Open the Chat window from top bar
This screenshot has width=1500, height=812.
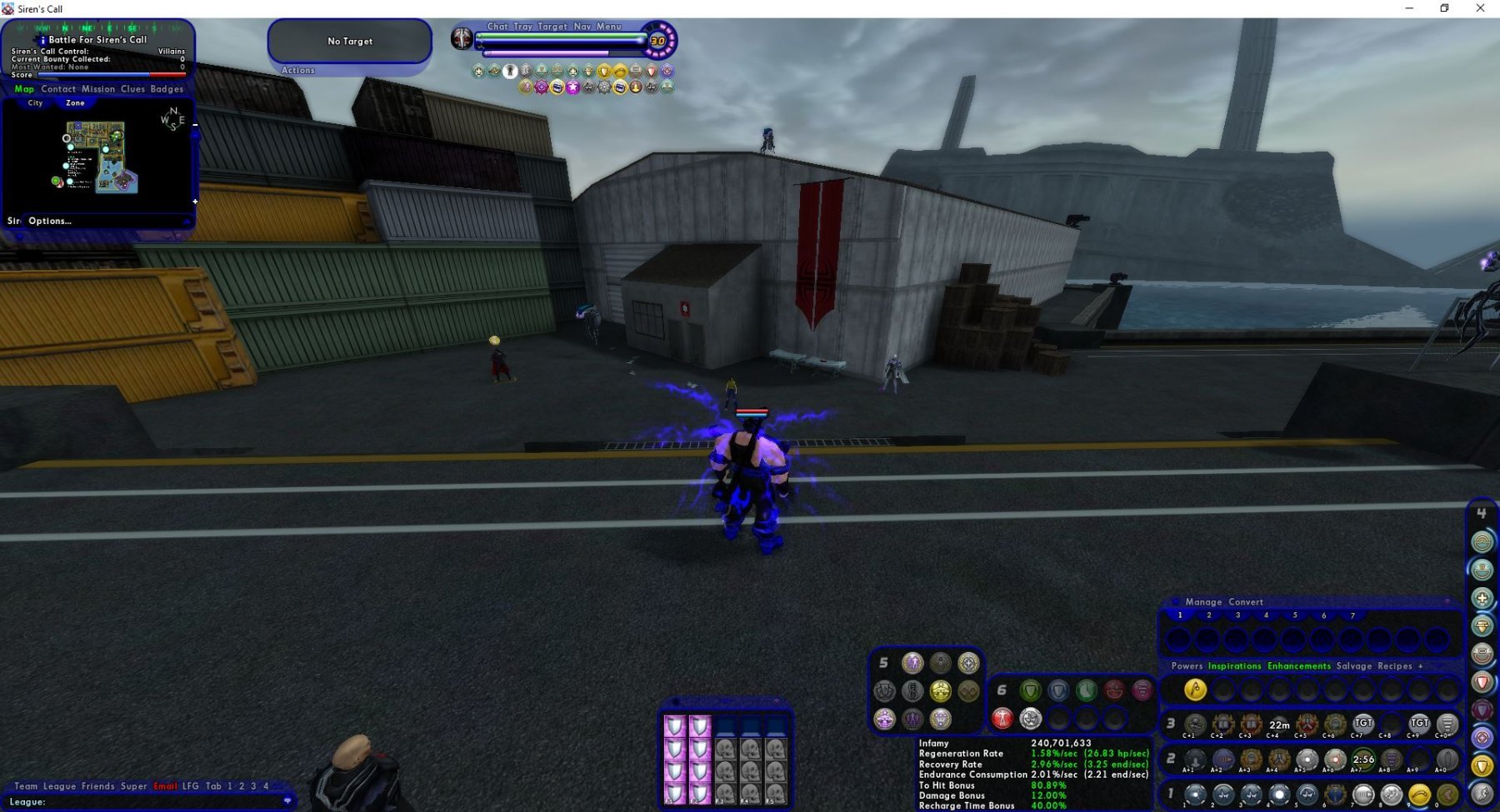pyautogui.click(x=497, y=27)
